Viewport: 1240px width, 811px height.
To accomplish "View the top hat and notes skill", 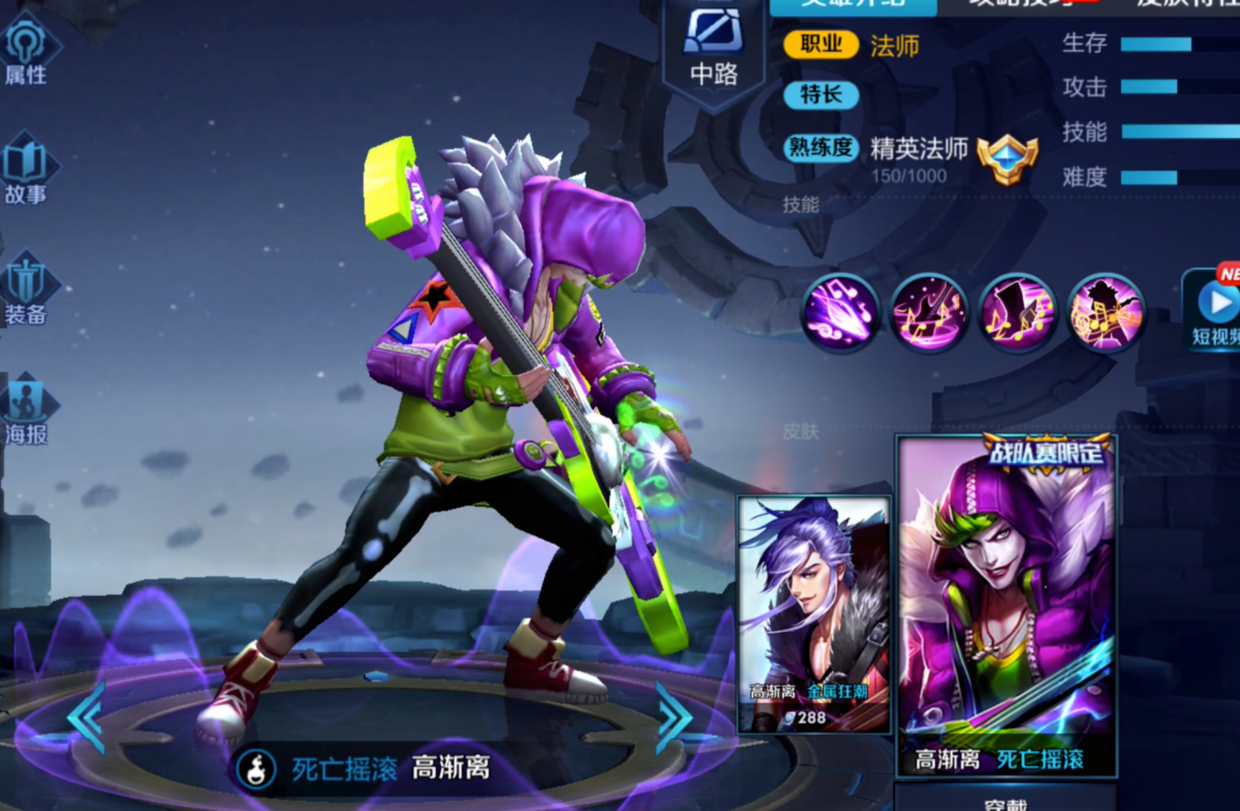I will (x=1017, y=313).
